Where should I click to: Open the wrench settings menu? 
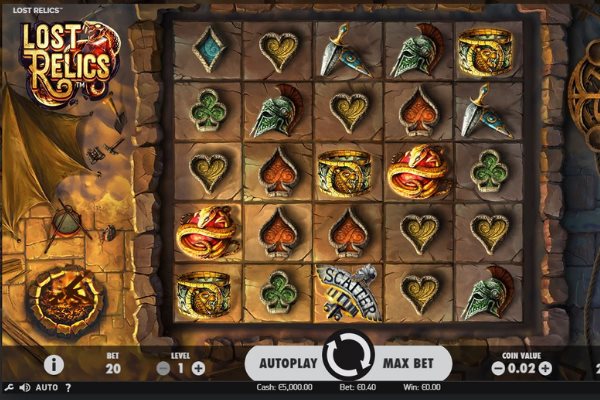click(x=8, y=387)
